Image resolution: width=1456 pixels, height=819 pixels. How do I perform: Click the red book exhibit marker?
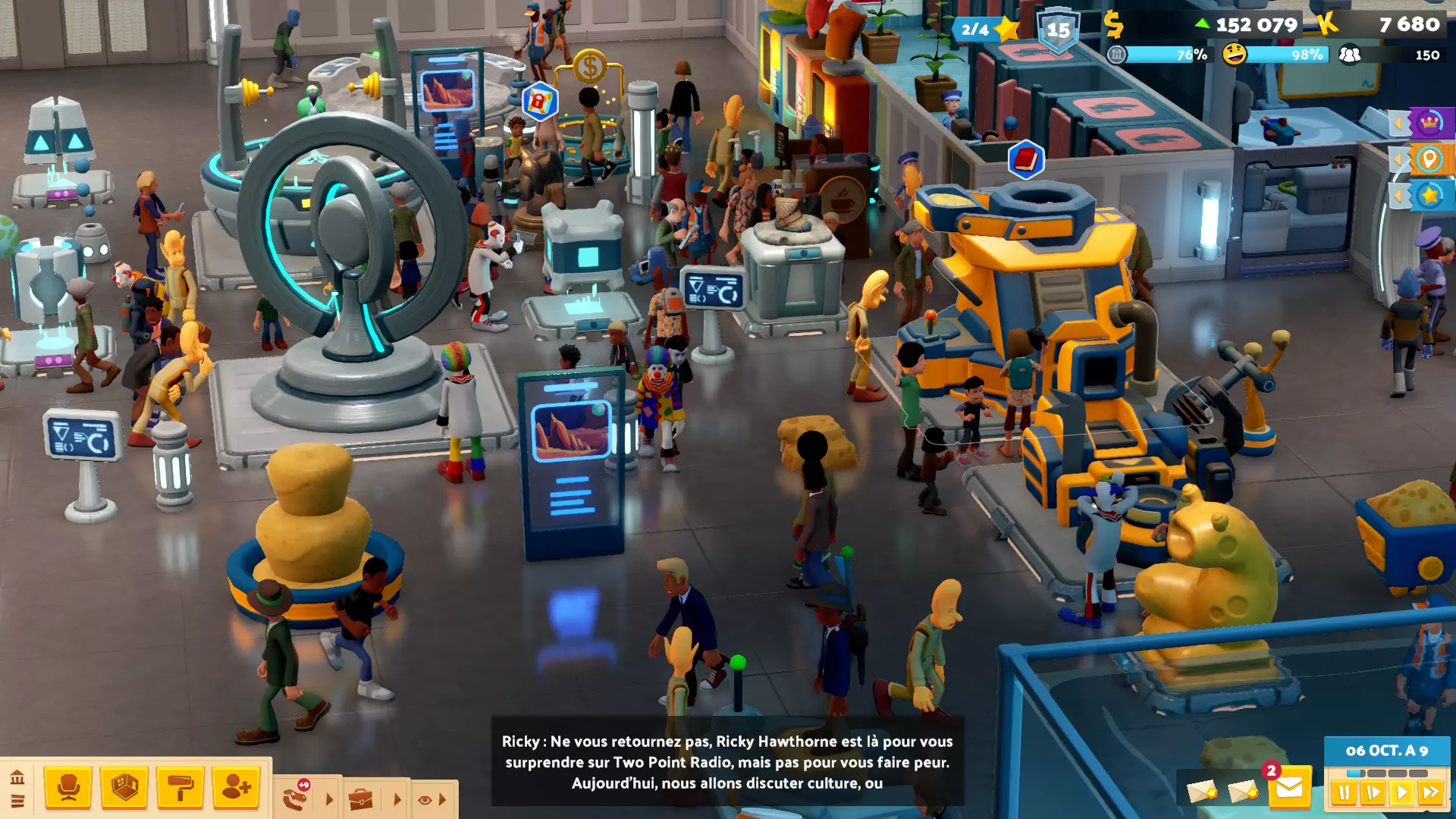tap(1025, 159)
